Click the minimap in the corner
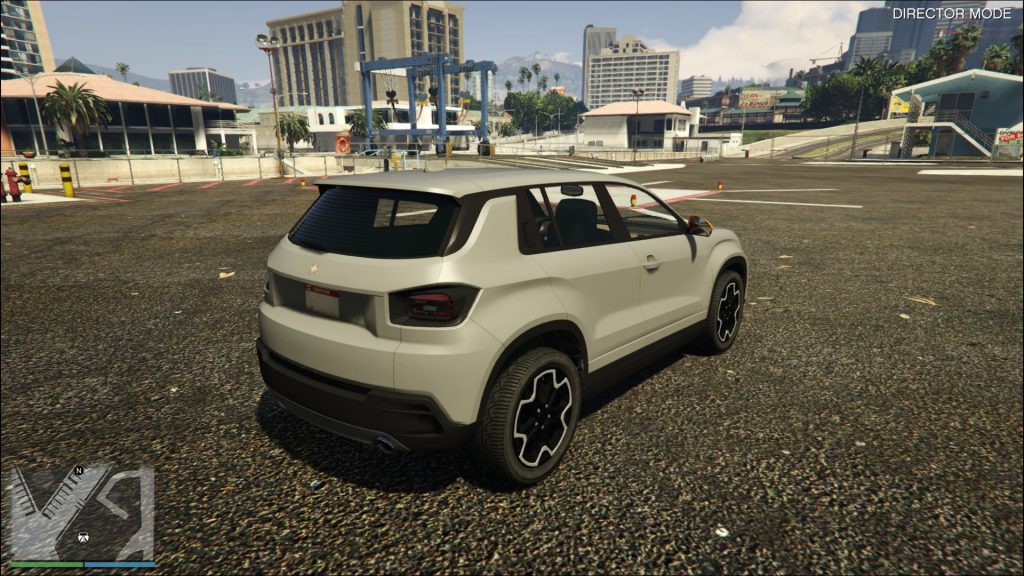 (x=82, y=513)
